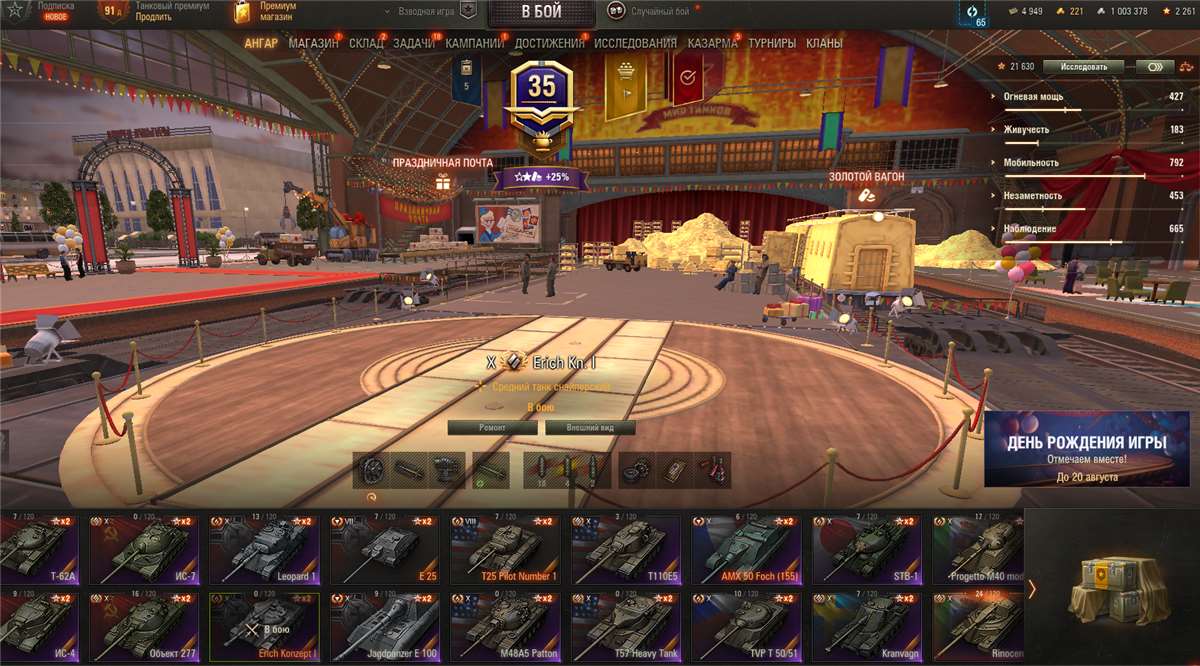This screenshot has width=1200, height=666.
Task: Open the ИССЛЕДОВАНИЯ tab
Action: pos(635,44)
